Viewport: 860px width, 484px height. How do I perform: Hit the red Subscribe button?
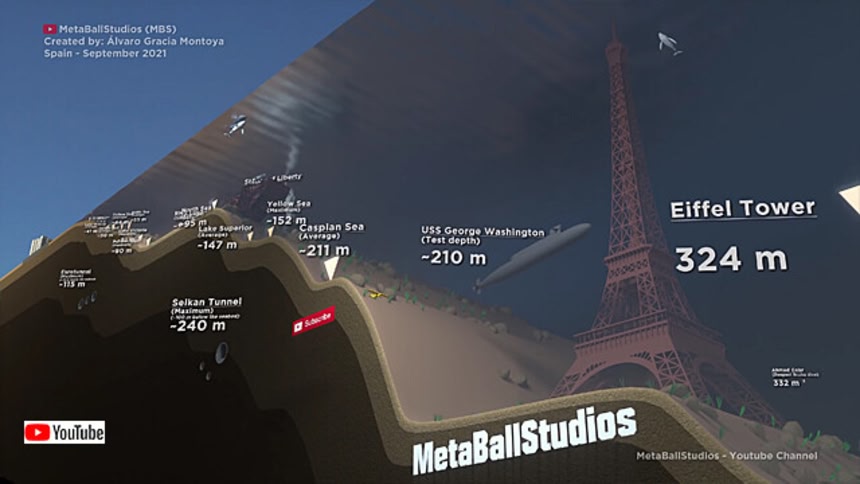[313, 321]
